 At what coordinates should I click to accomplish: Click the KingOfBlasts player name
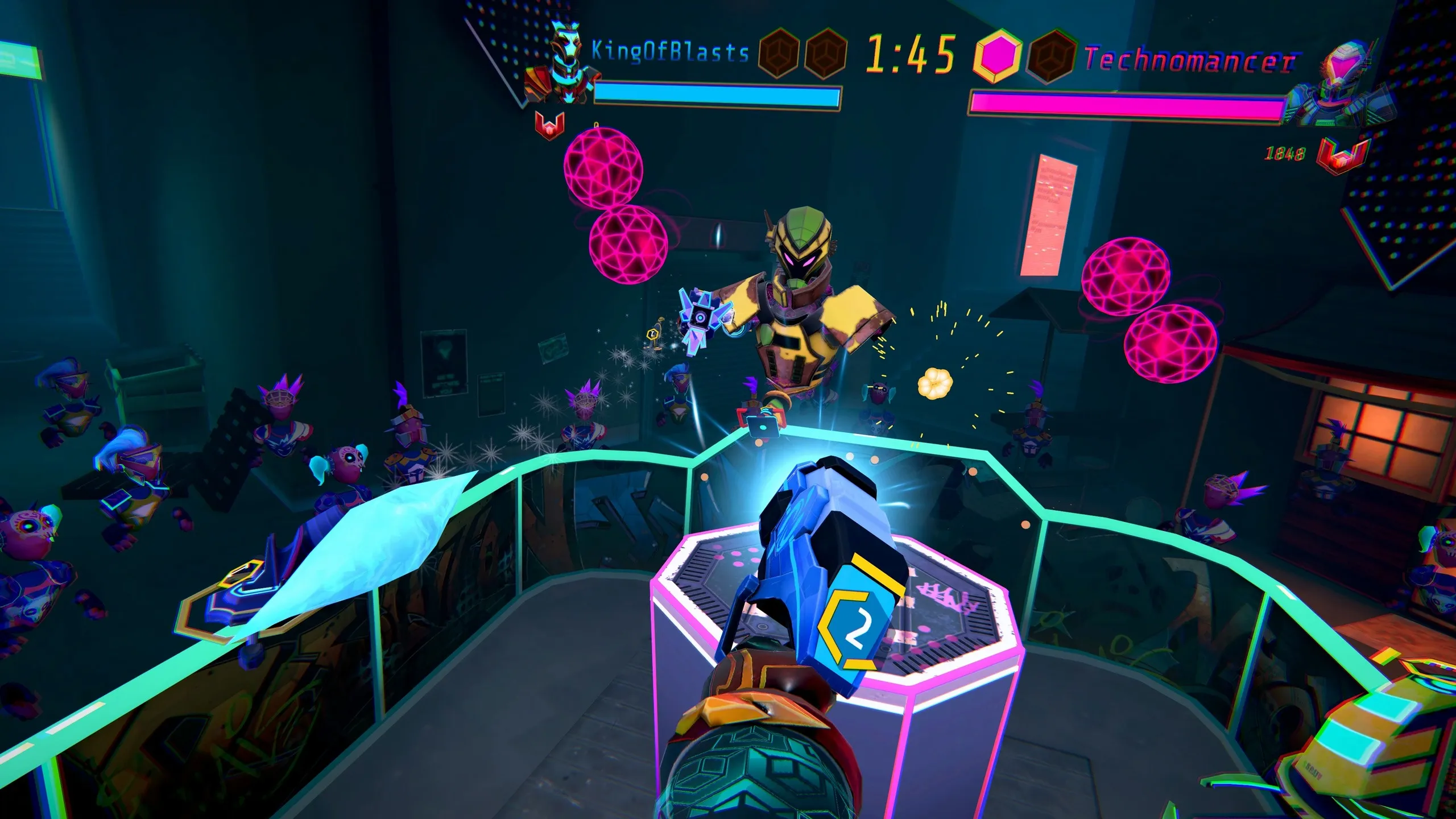[x=670, y=52]
